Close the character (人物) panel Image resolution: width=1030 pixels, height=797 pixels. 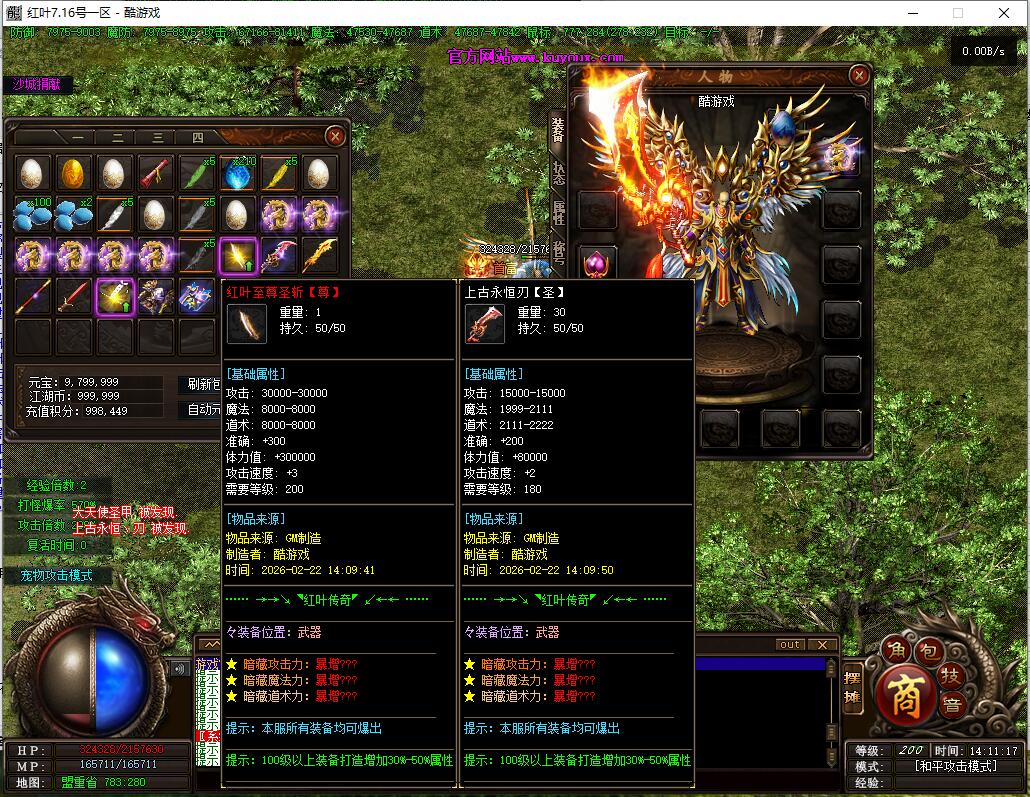[858, 75]
